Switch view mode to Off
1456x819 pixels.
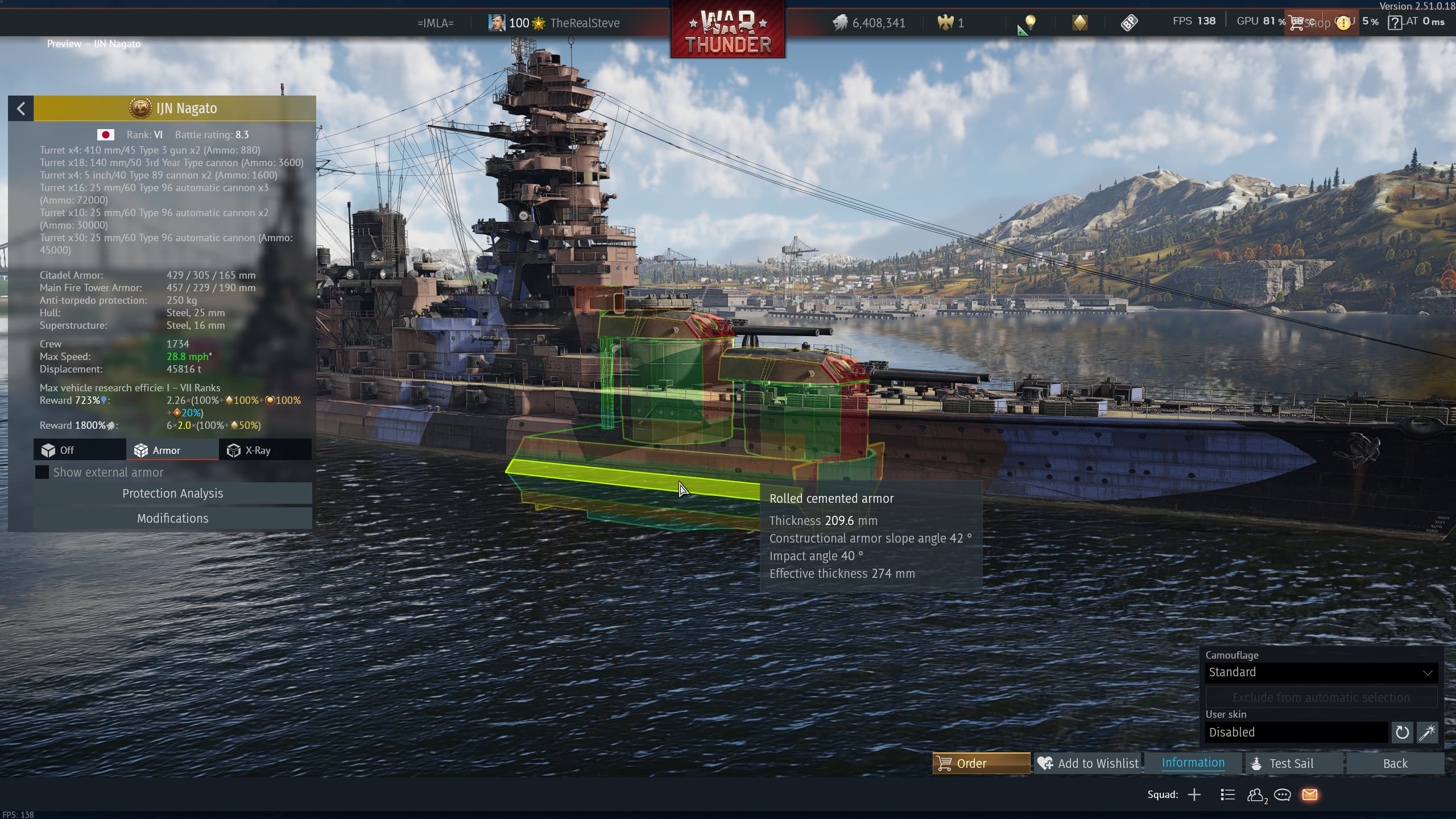point(80,450)
